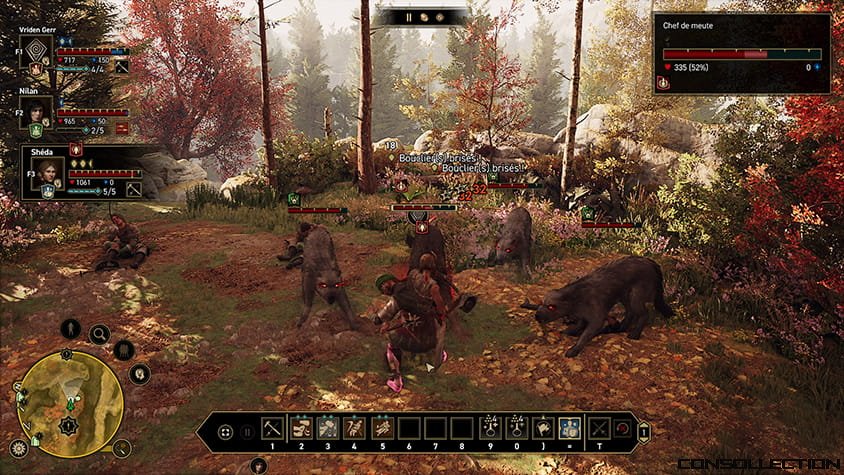The image size is (844, 475).
Task: Click the gear icon beside the minimap
Action: (18, 447)
